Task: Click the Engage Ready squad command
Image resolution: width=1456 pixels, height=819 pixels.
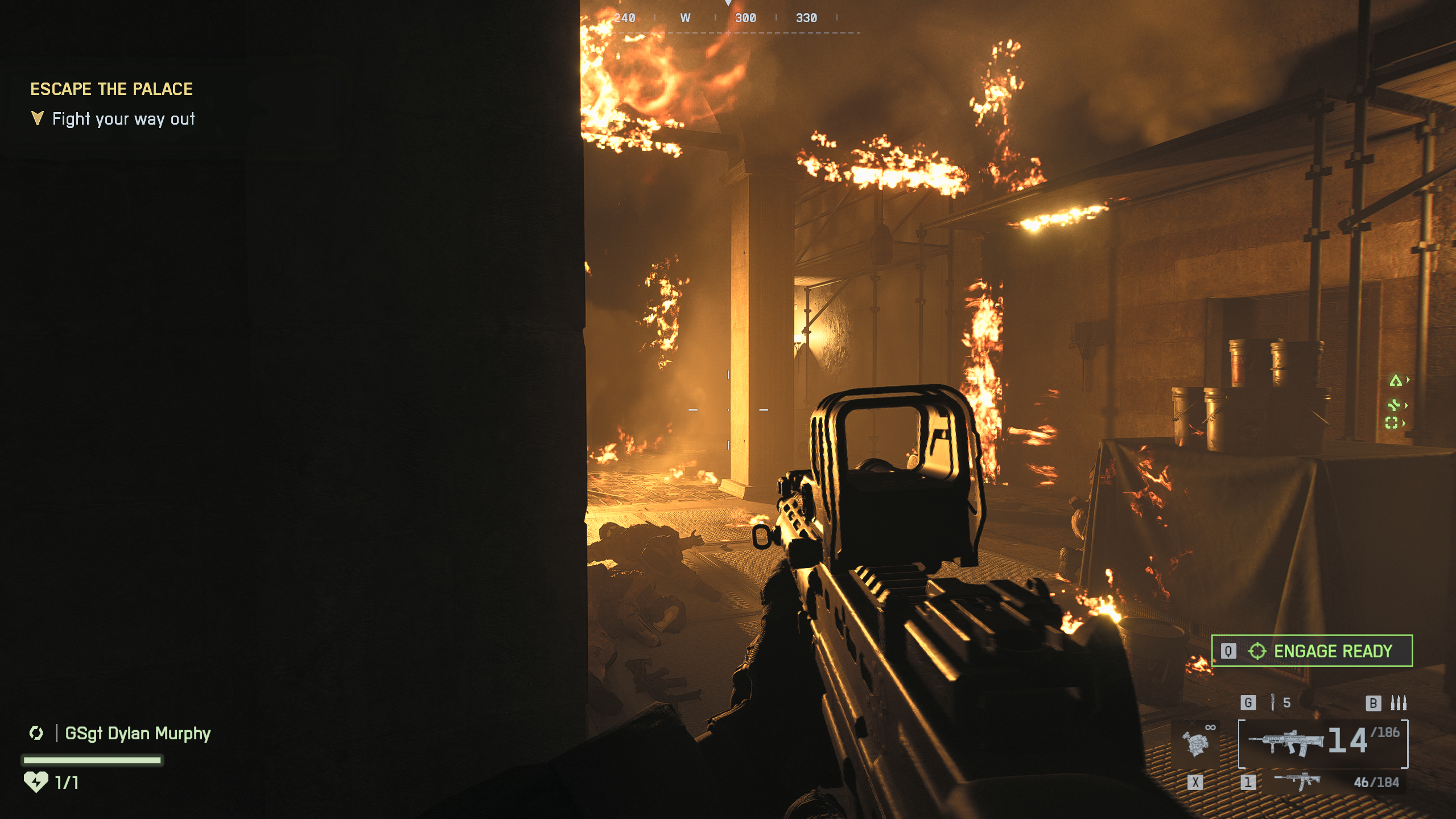Action: [1311, 651]
